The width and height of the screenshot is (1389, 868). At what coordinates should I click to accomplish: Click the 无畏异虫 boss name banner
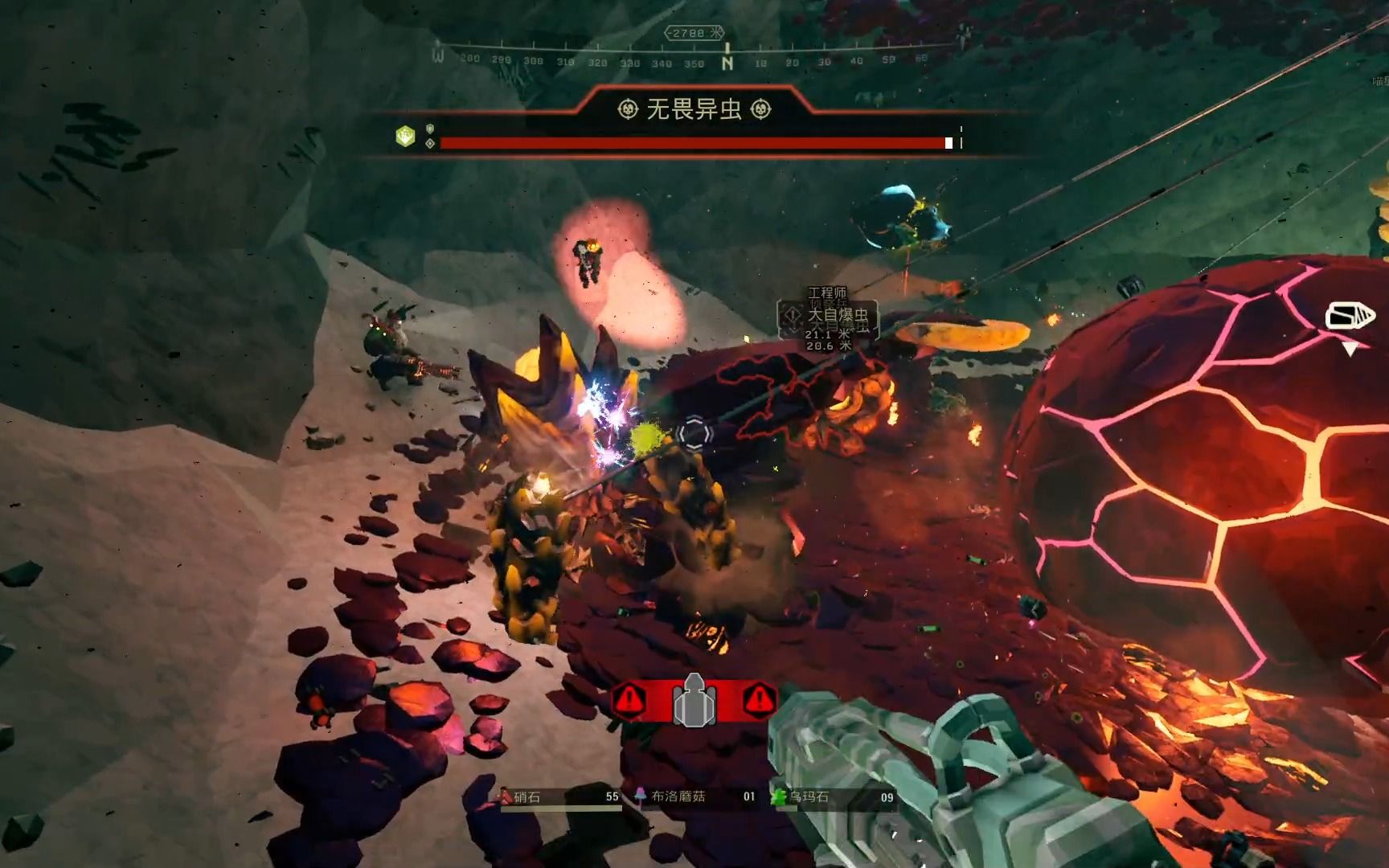coord(694,109)
